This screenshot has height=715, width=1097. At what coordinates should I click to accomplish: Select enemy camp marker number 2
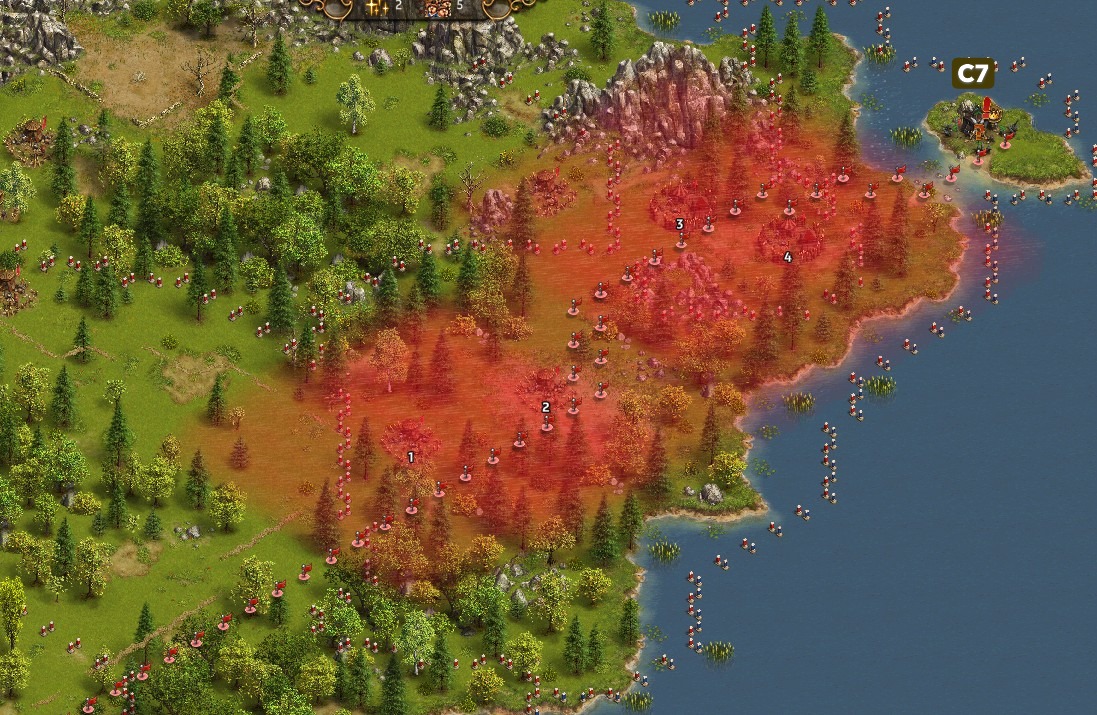tap(546, 407)
